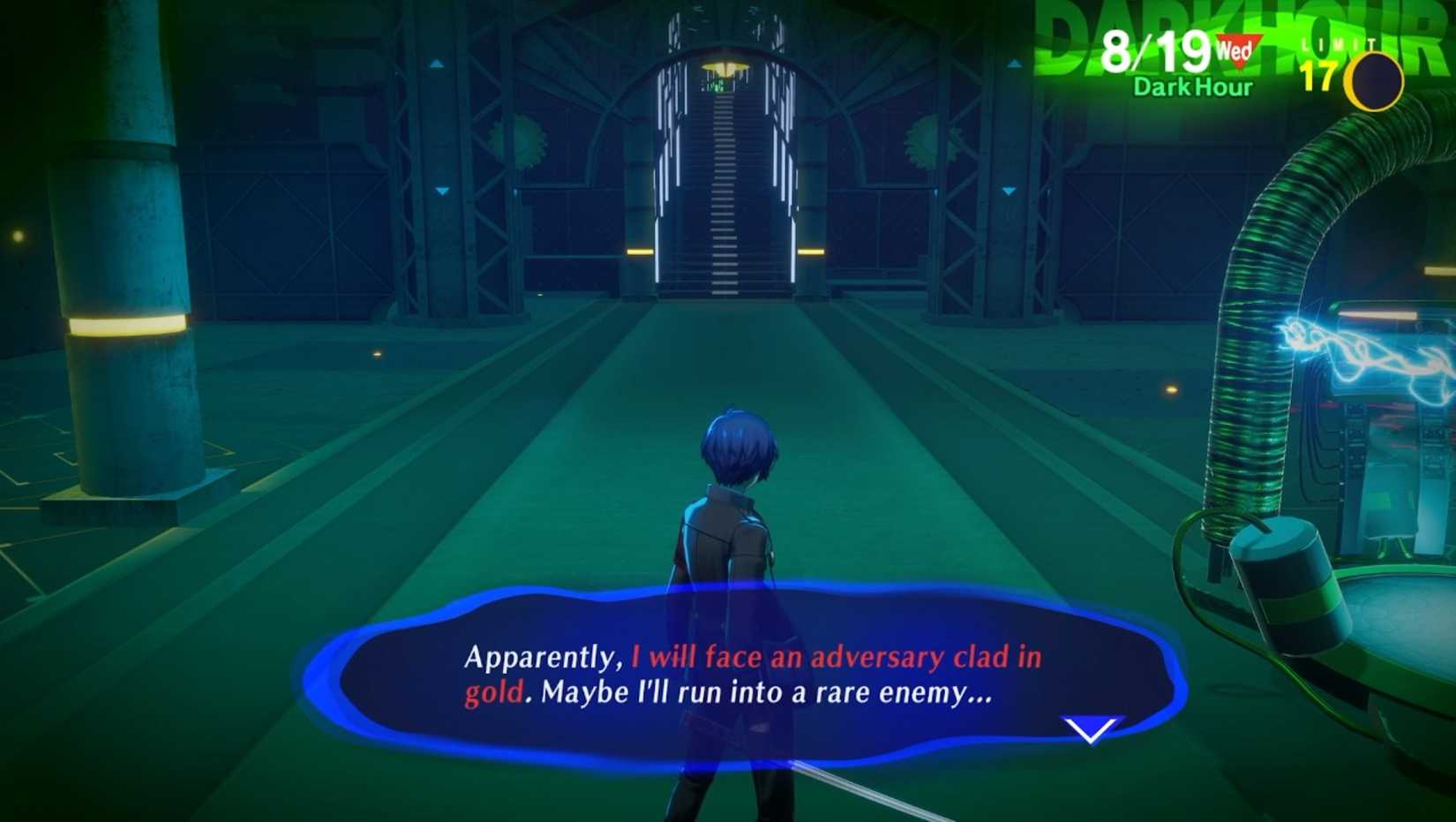Click the crescent moon phase indicator
The image size is (1456, 822).
[x=1373, y=79]
